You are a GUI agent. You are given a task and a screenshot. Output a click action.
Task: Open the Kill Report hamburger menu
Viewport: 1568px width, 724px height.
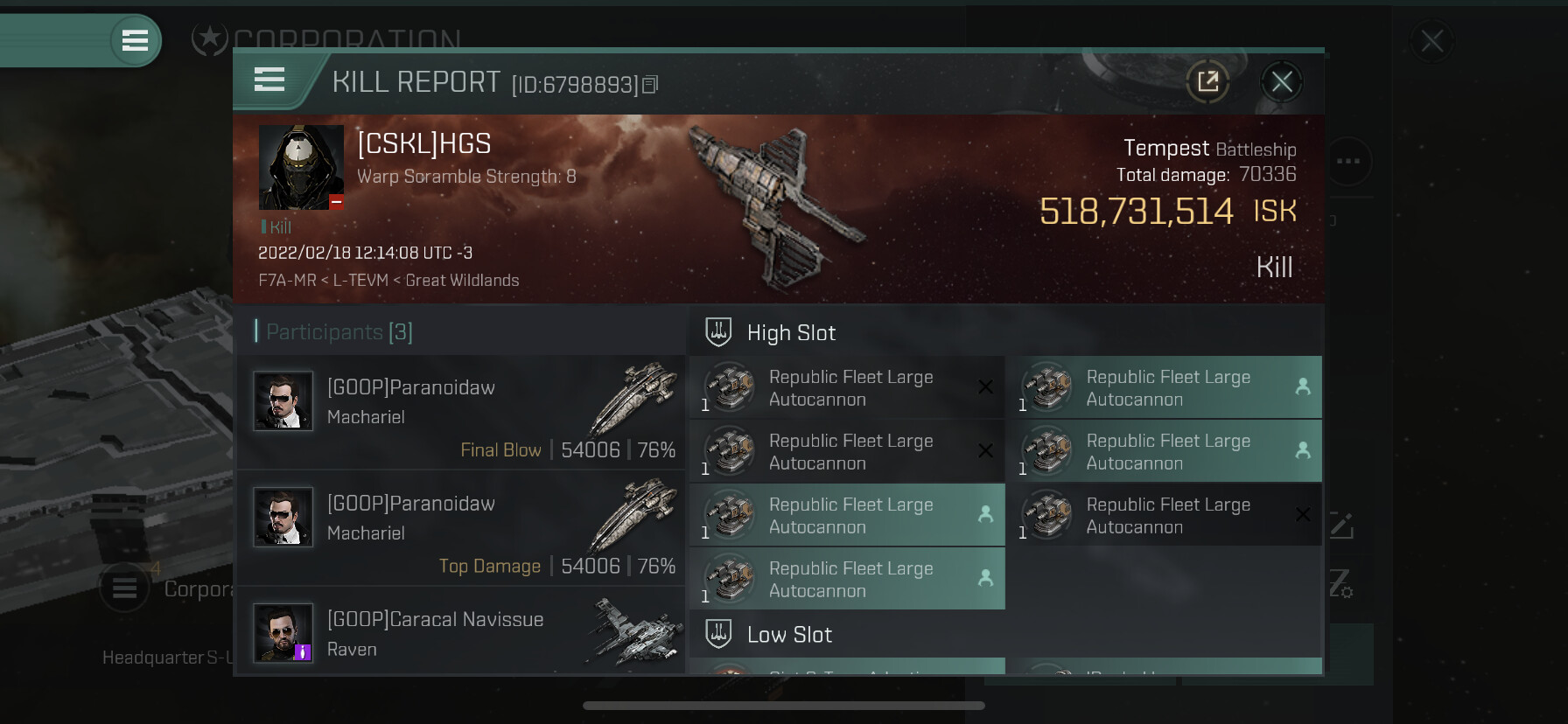[x=269, y=80]
